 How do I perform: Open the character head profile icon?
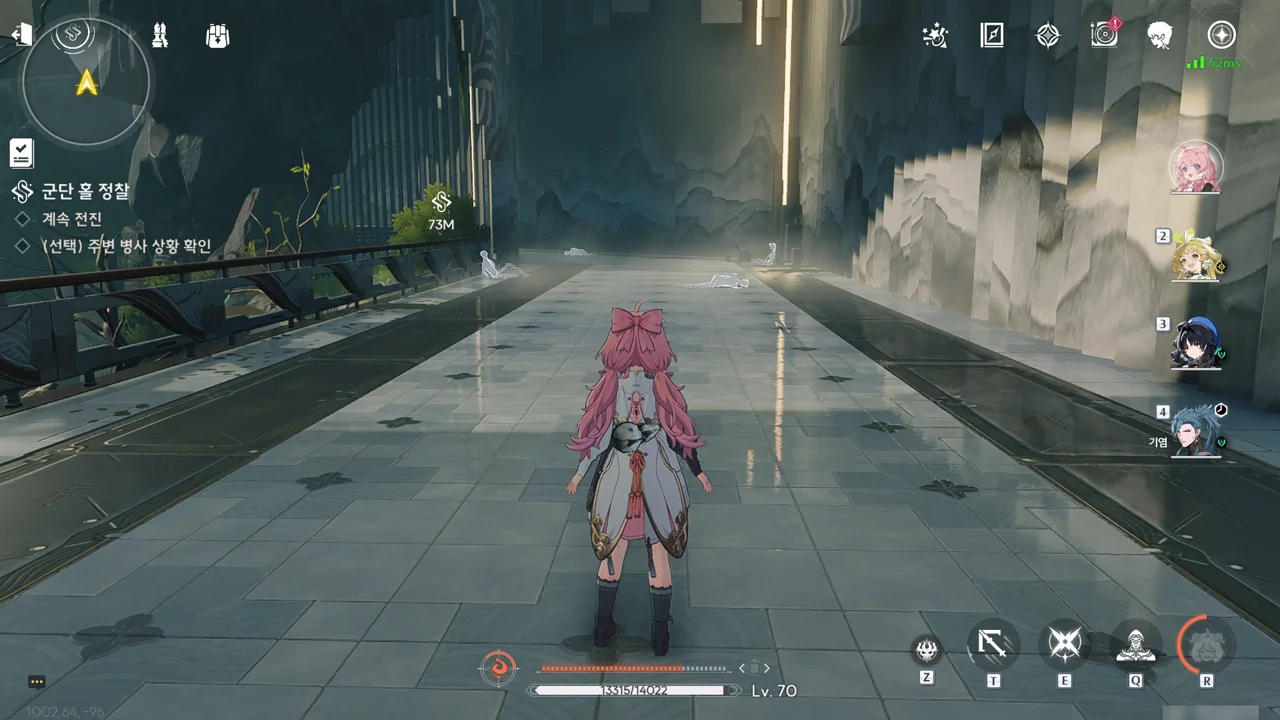(x=1160, y=35)
